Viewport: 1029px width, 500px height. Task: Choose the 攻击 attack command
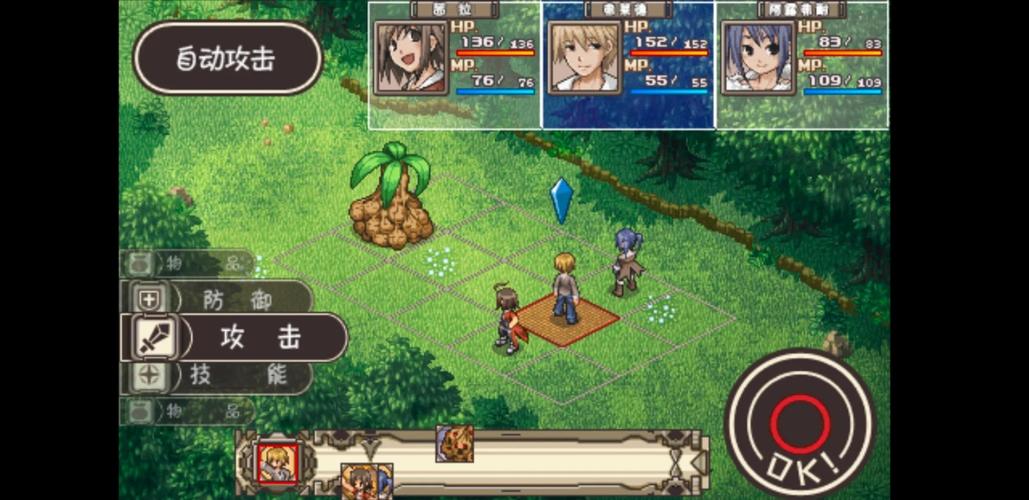click(235, 338)
